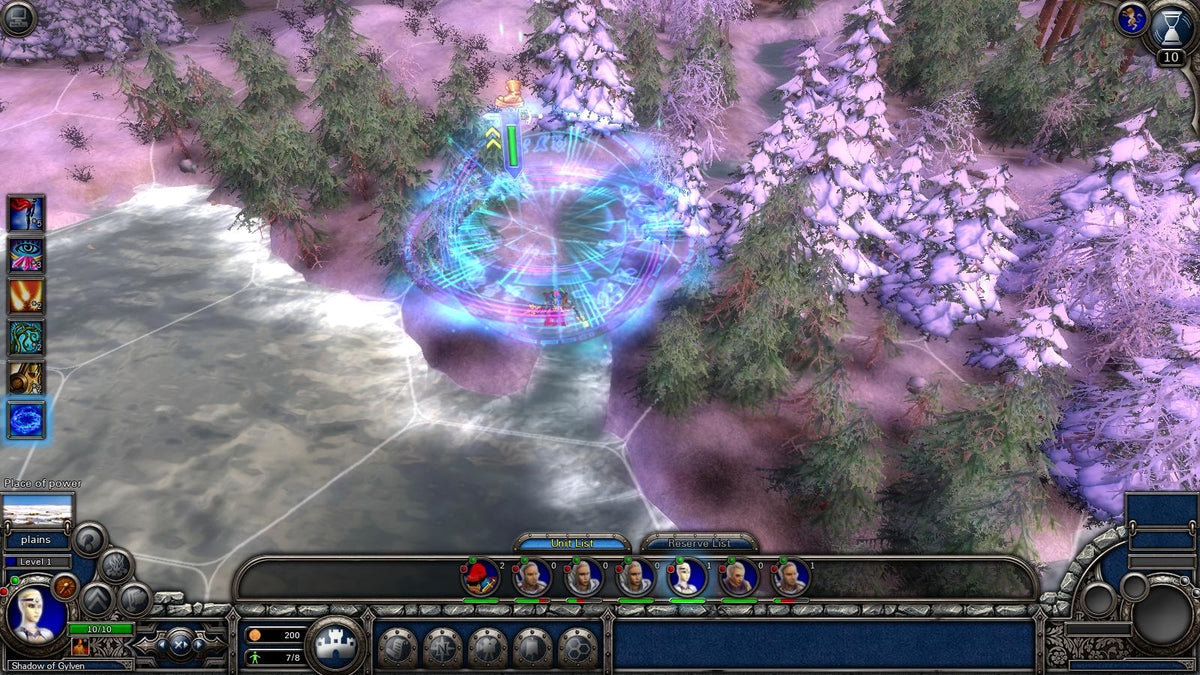
Task: Select the white-hooded highlighted unit portrait
Action: (687, 577)
